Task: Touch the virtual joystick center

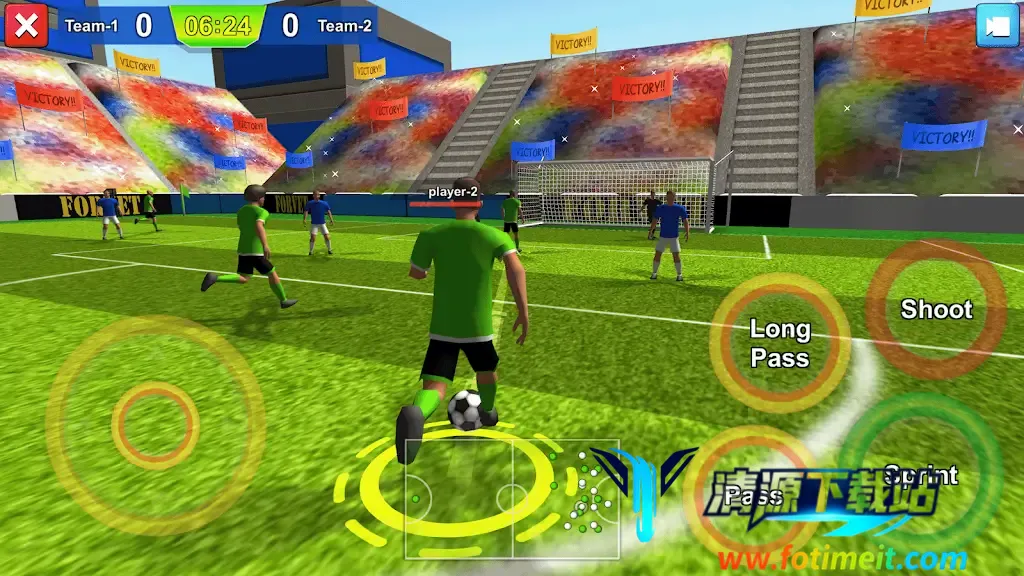Action: 155,425
